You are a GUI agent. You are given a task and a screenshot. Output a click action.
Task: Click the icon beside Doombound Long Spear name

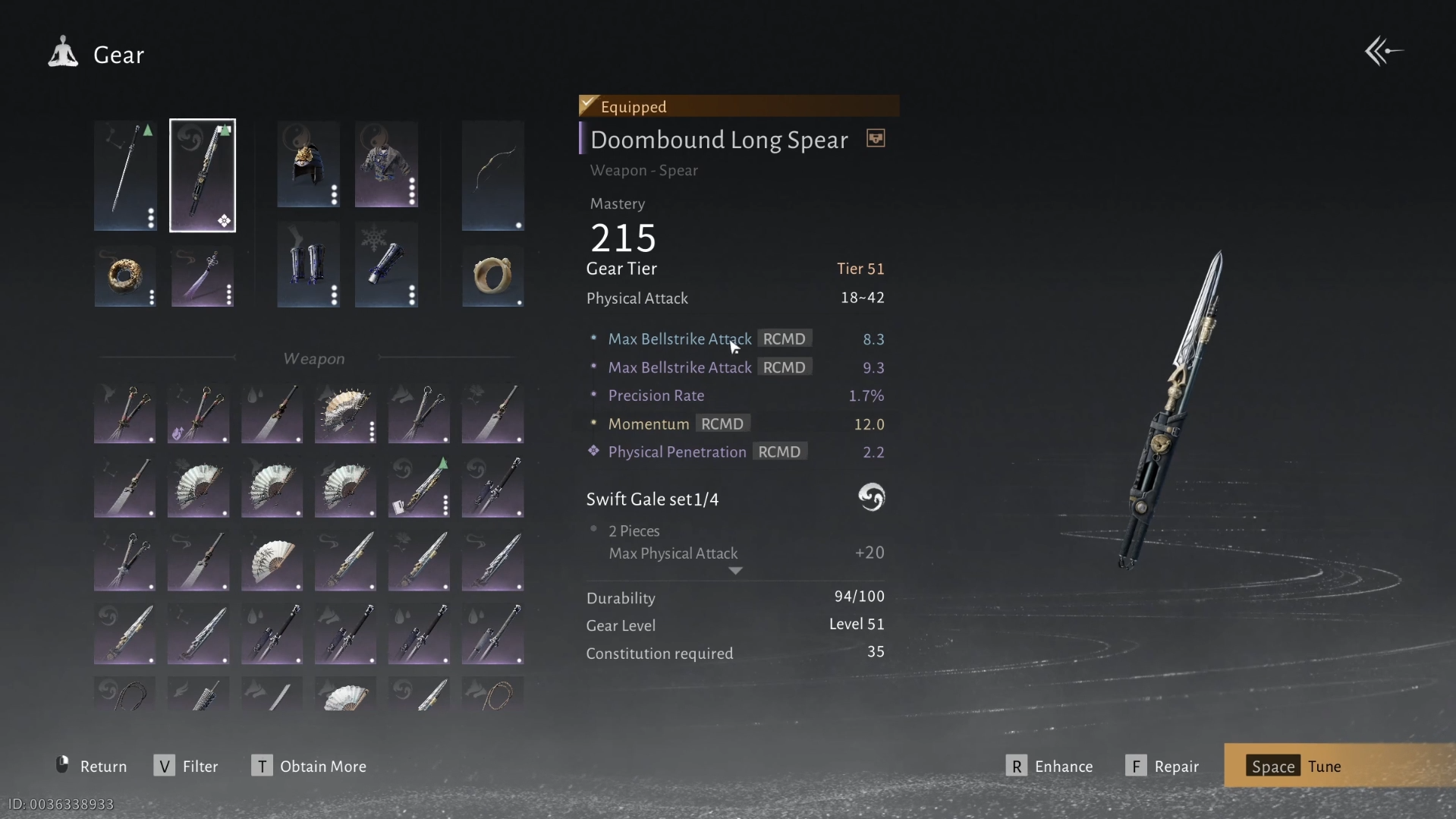pyautogui.click(x=876, y=139)
